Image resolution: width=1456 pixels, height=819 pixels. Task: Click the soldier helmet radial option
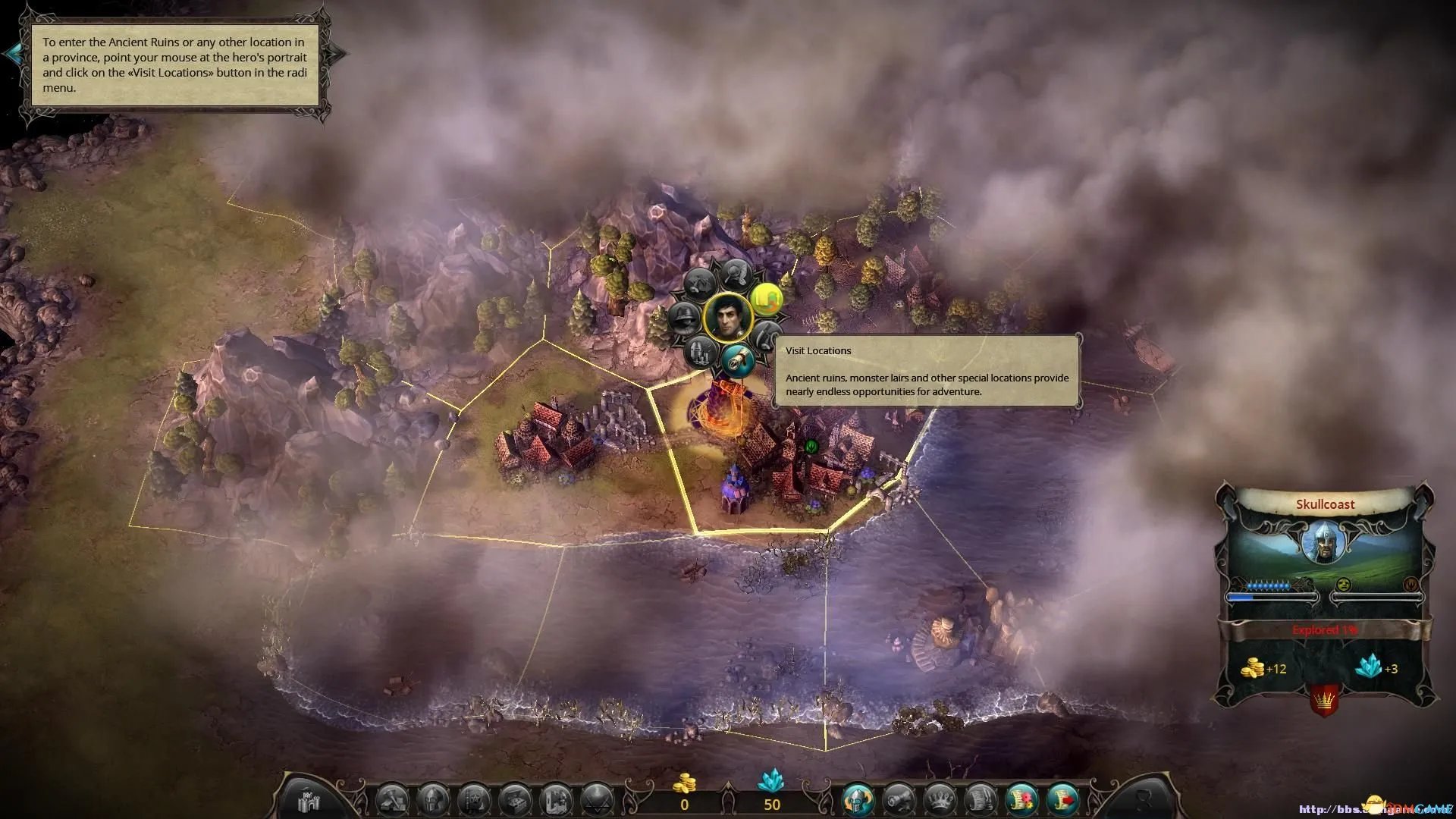pyautogui.click(x=685, y=318)
